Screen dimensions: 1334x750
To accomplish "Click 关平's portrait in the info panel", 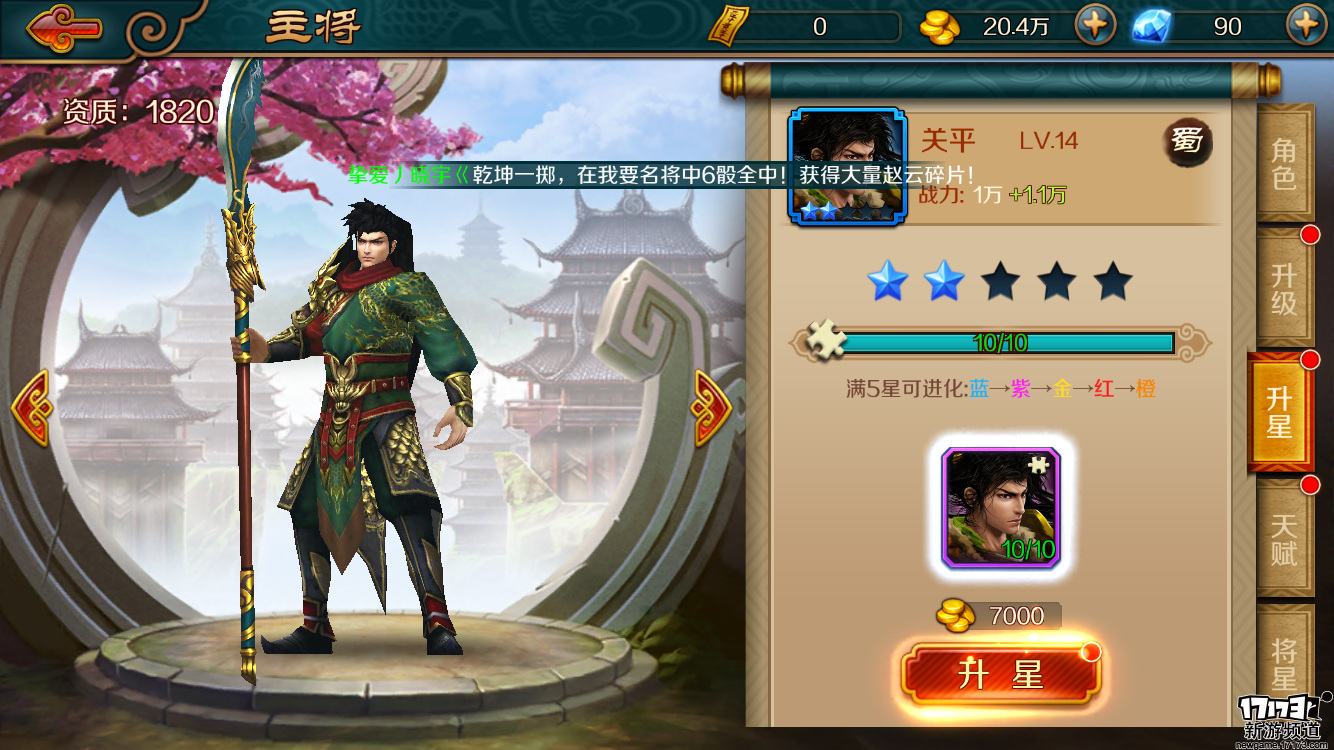I will click(x=848, y=166).
